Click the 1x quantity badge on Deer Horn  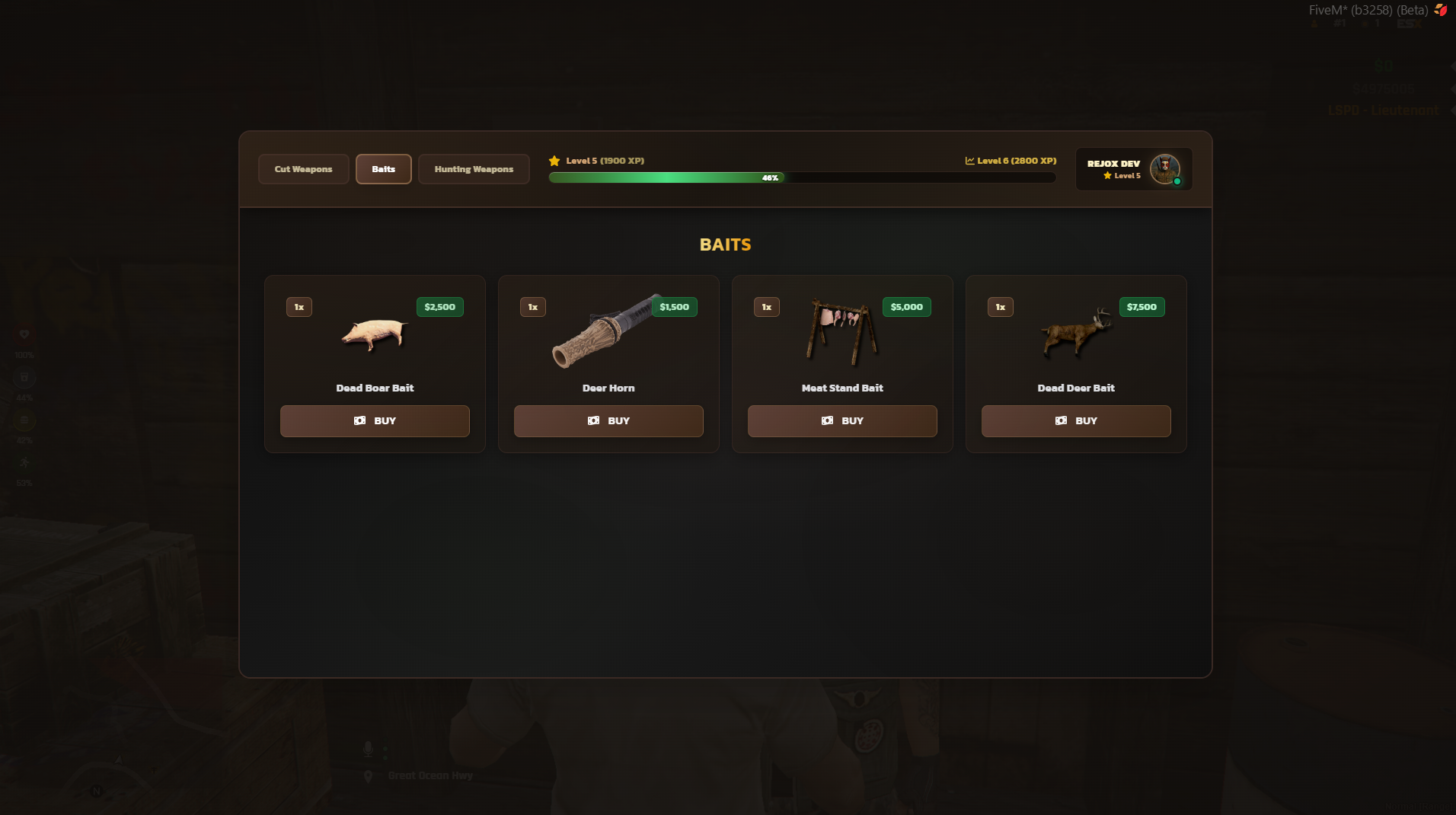coord(532,307)
